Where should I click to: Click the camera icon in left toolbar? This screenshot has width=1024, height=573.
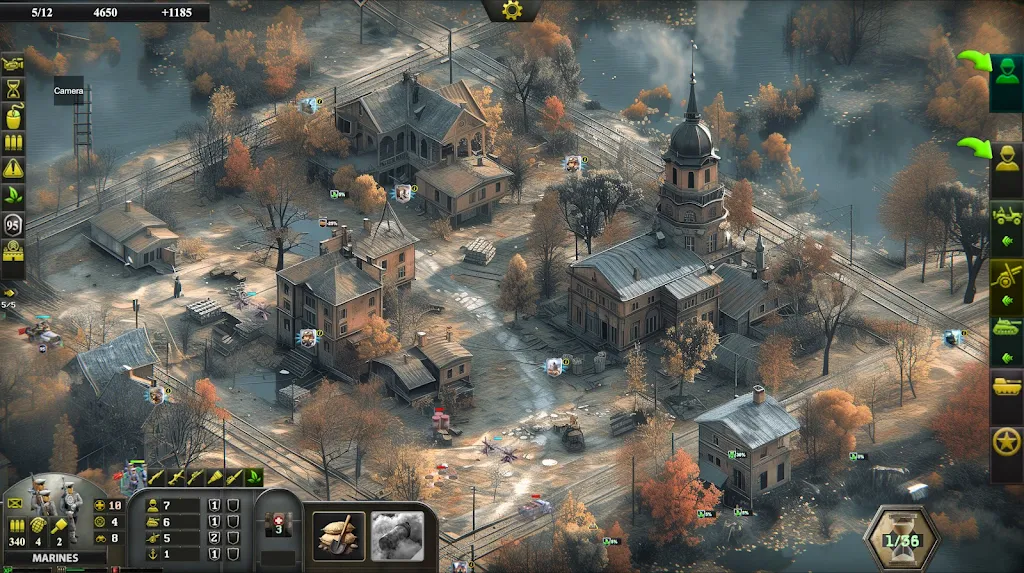point(13,63)
